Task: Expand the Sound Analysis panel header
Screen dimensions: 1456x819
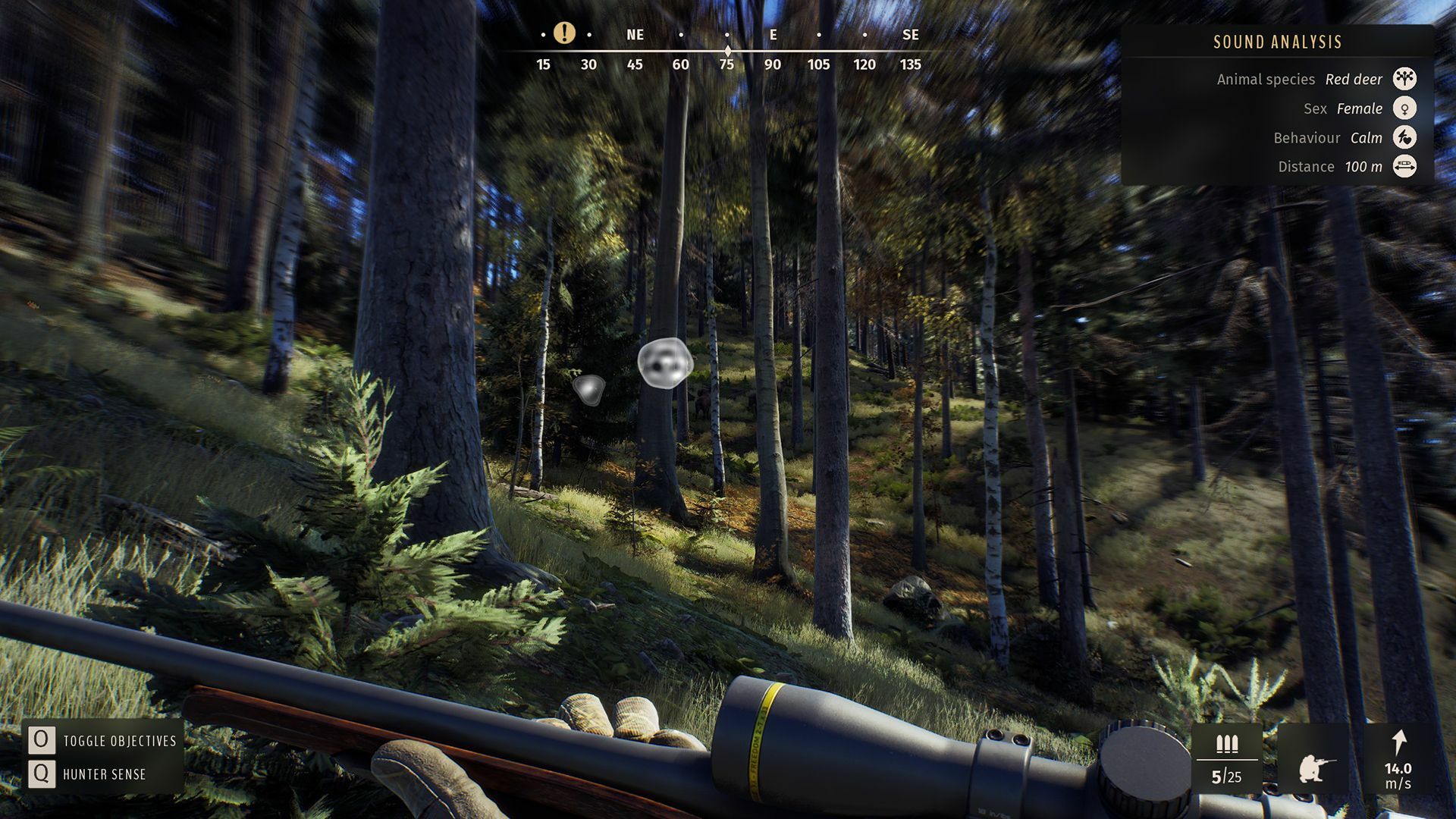Action: point(1276,42)
